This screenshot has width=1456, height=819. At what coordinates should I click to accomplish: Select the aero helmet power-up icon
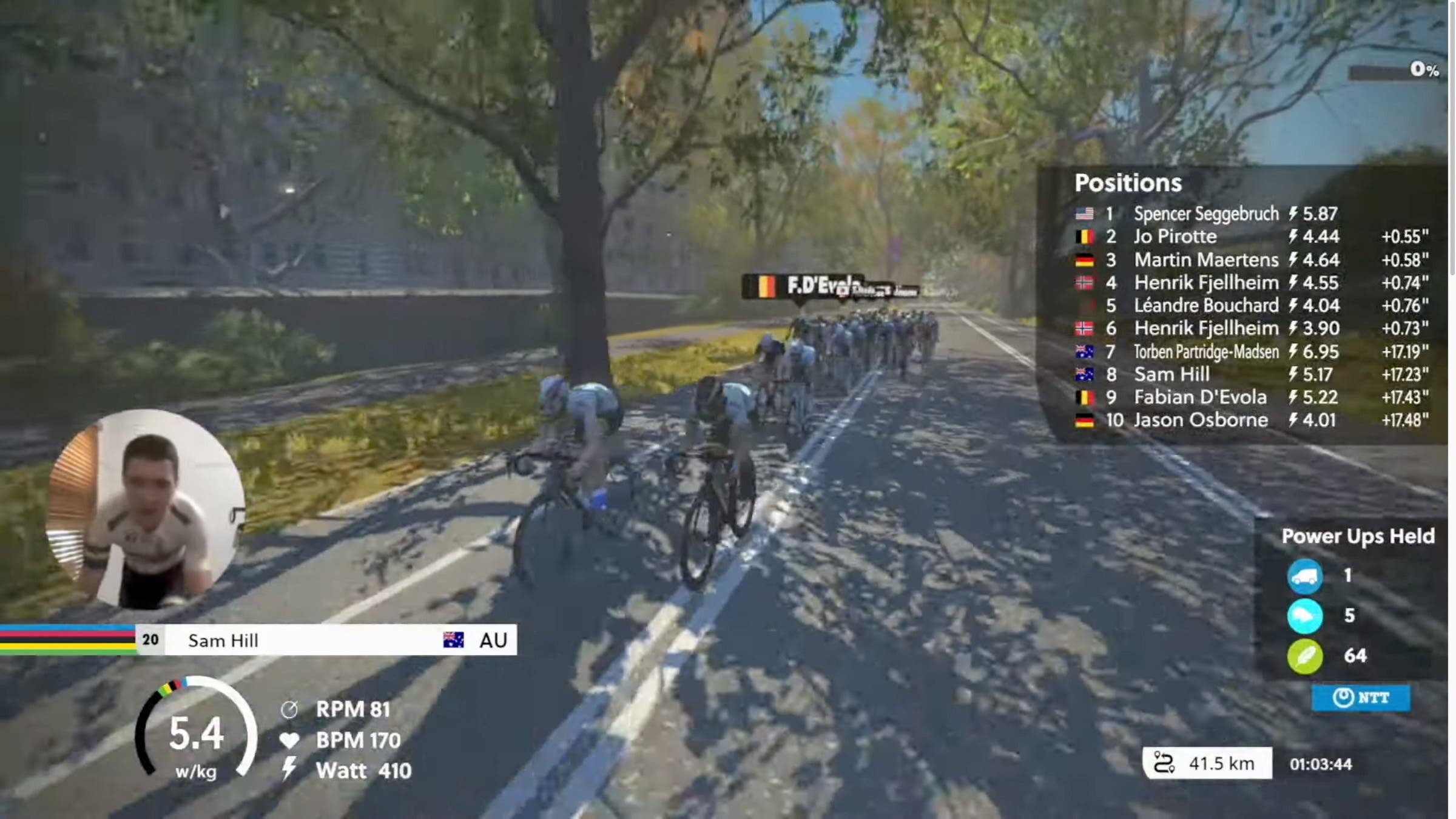[1305, 616]
